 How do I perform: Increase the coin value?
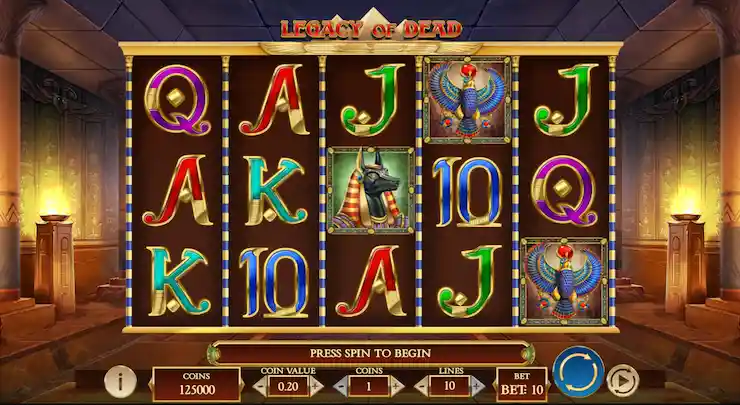[317, 385]
